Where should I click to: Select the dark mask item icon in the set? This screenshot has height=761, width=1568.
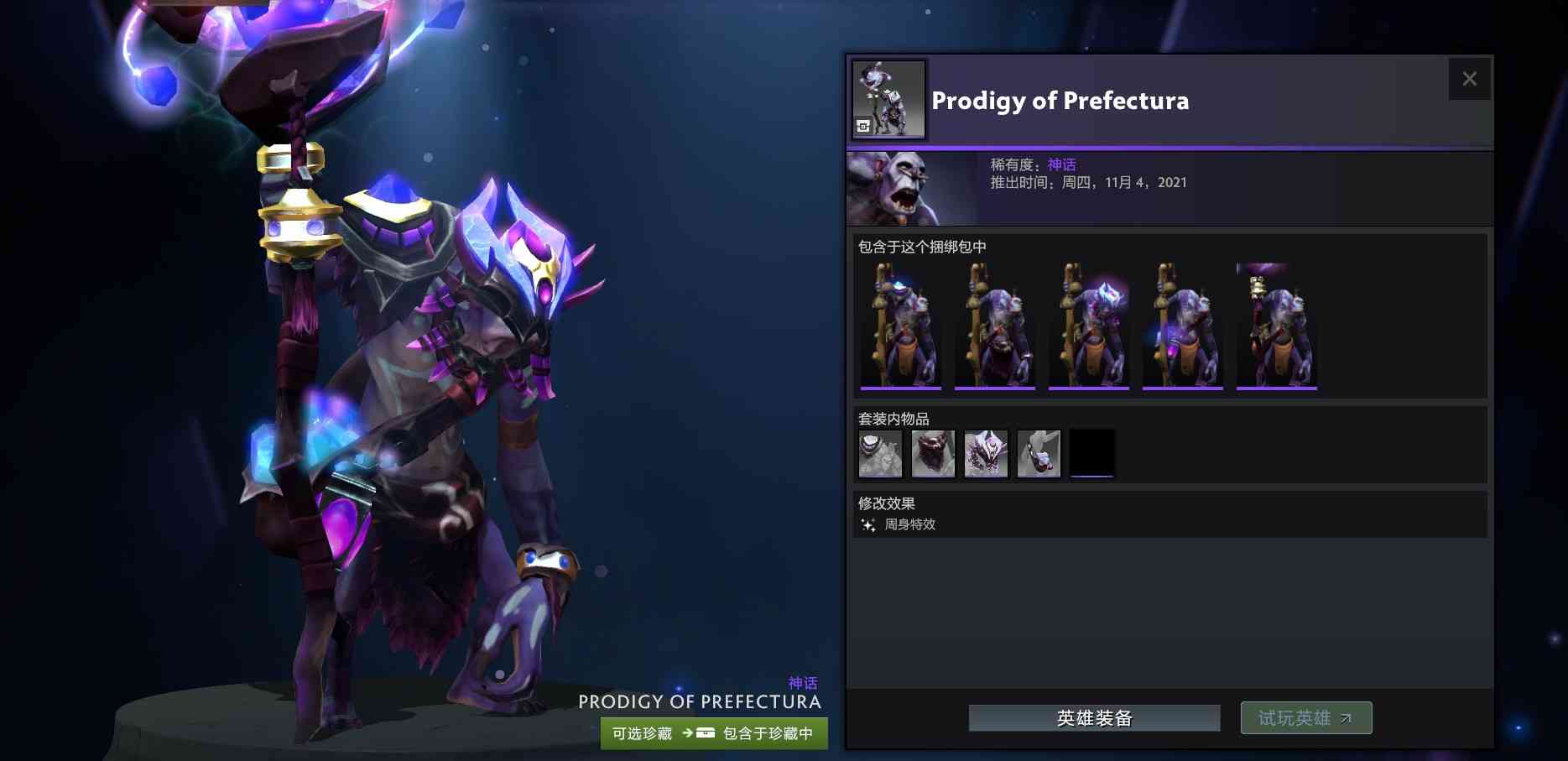[x=932, y=453]
